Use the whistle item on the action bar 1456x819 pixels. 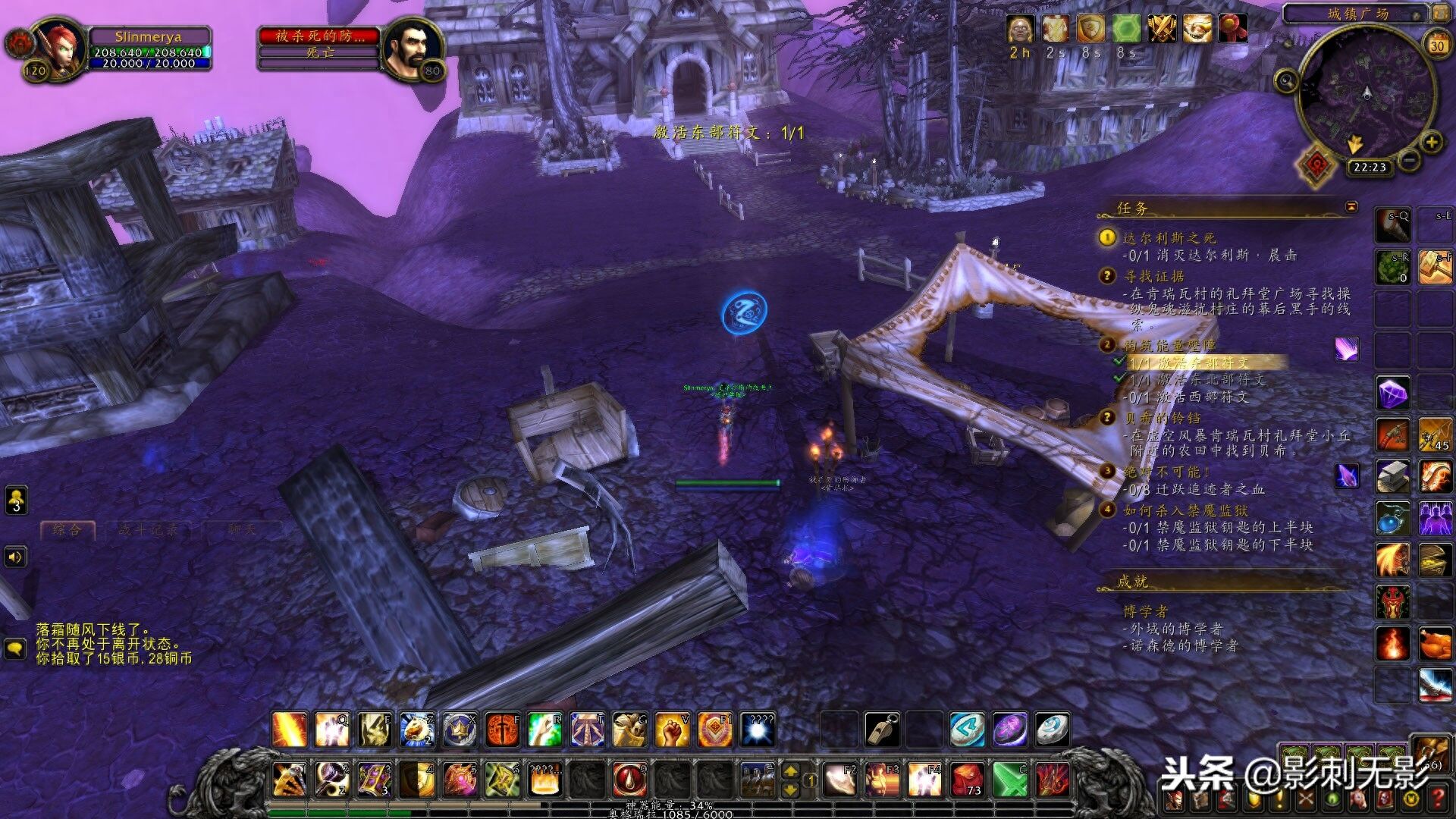point(883,730)
